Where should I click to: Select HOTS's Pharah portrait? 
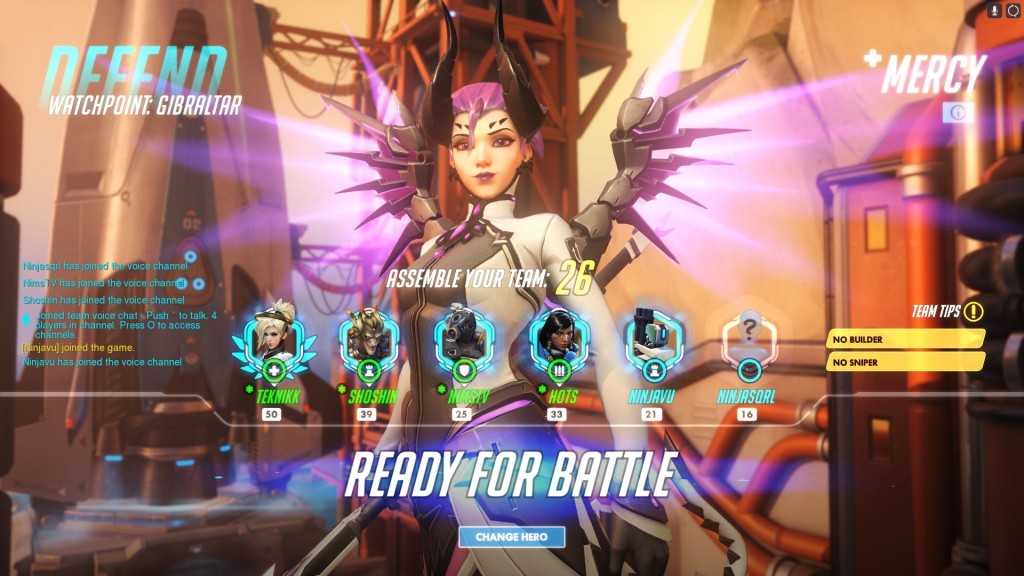555,340
